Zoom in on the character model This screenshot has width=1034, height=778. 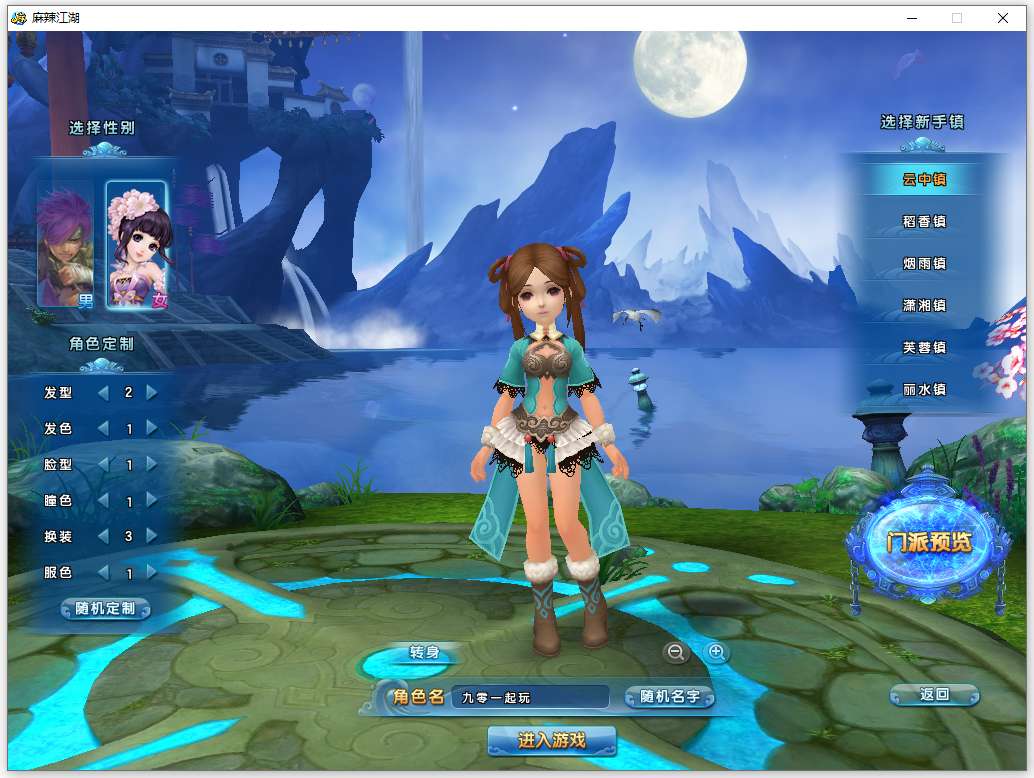click(x=716, y=653)
